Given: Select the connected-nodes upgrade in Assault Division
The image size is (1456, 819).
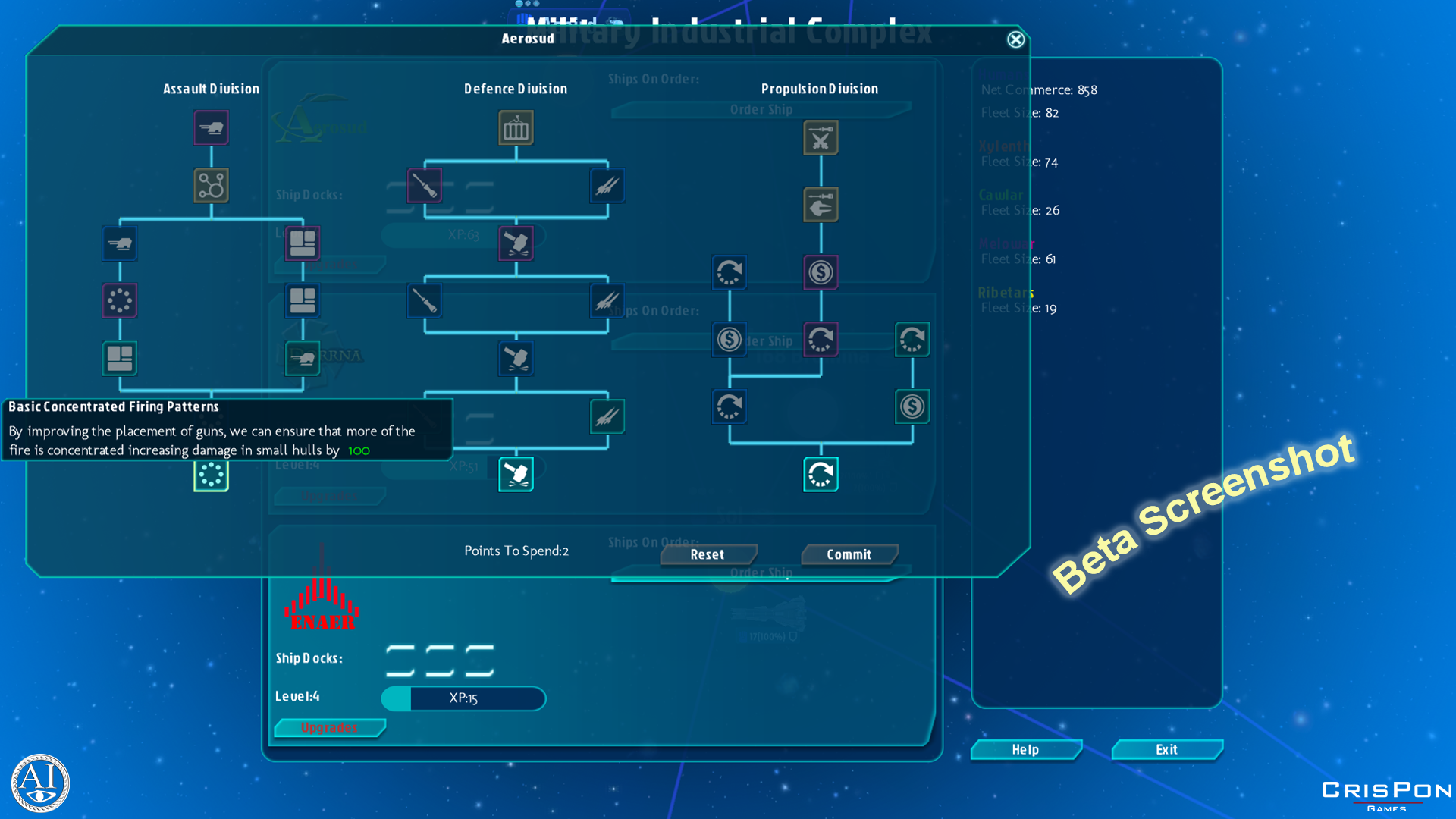Looking at the screenshot, I should [x=211, y=185].
